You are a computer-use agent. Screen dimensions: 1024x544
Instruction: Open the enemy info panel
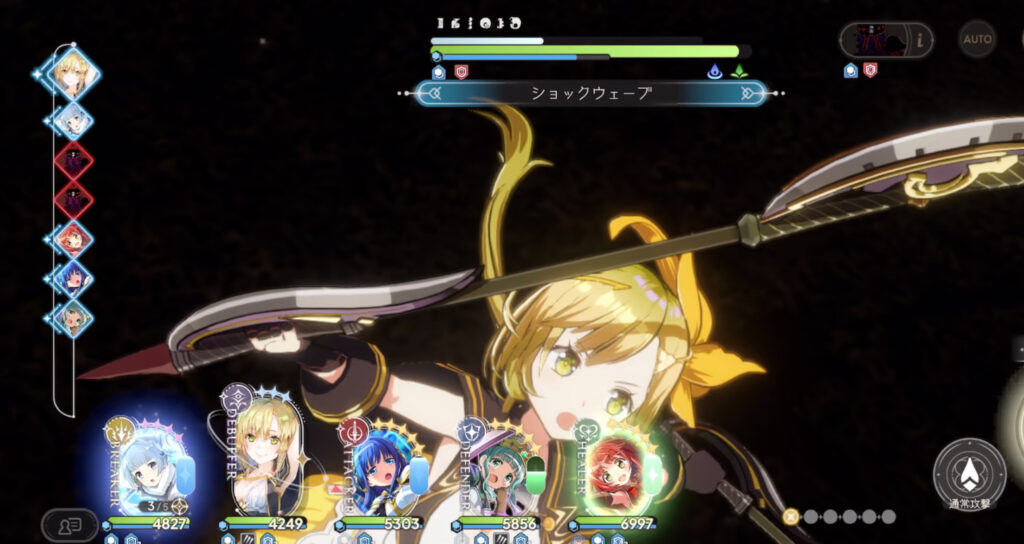886,40
